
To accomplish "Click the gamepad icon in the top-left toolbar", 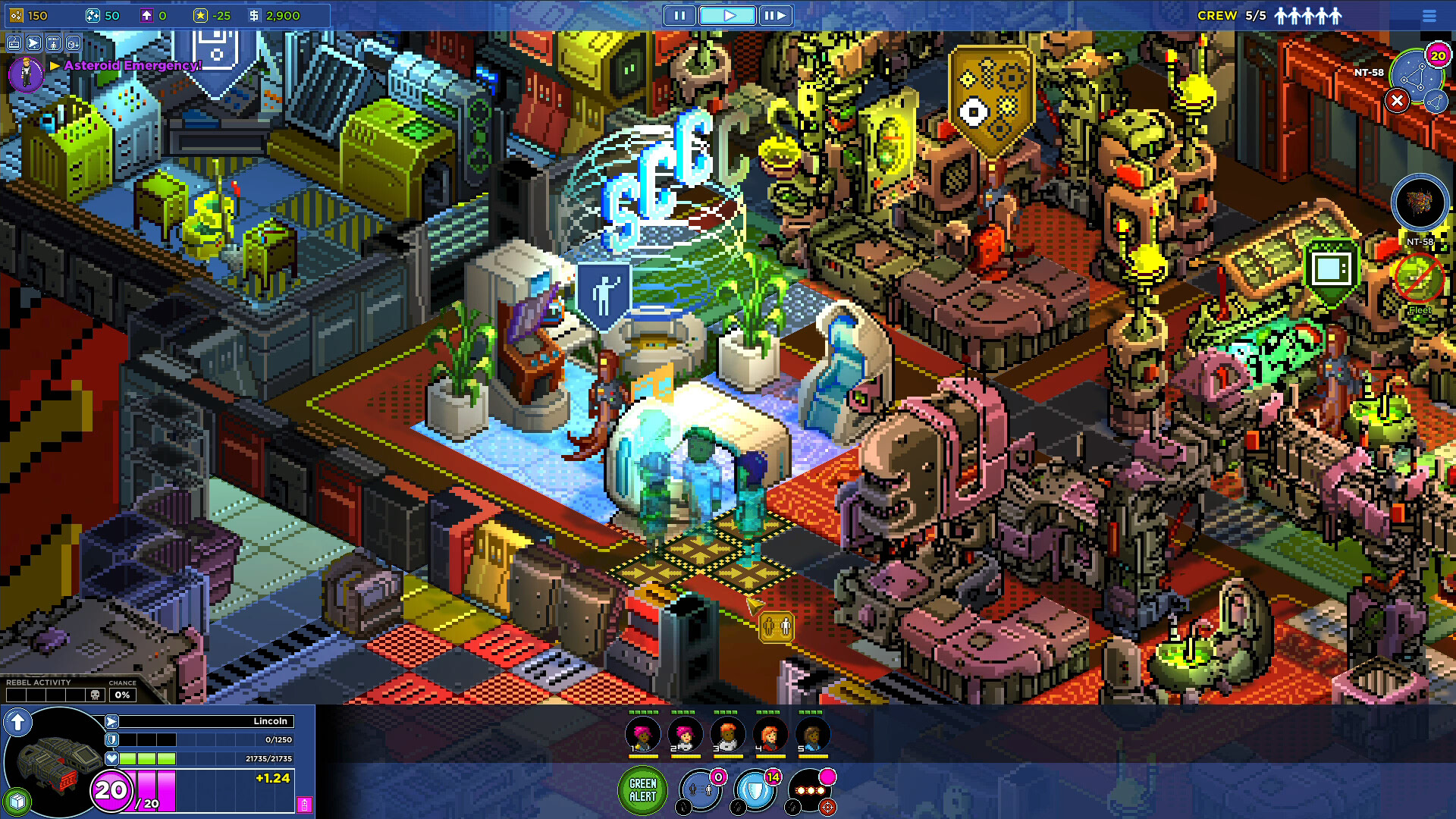I will [x=13, y=42].
